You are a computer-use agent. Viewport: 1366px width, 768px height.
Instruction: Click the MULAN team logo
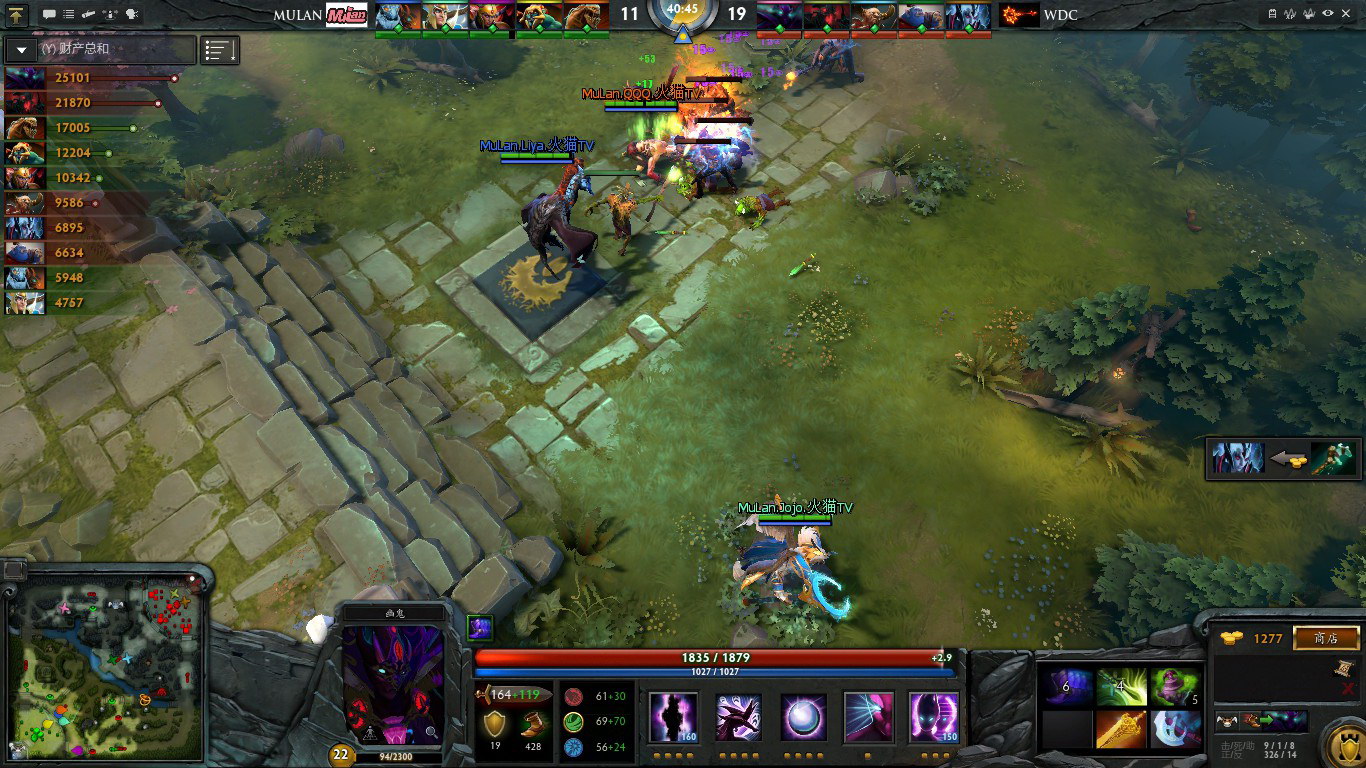coord(347,15)
